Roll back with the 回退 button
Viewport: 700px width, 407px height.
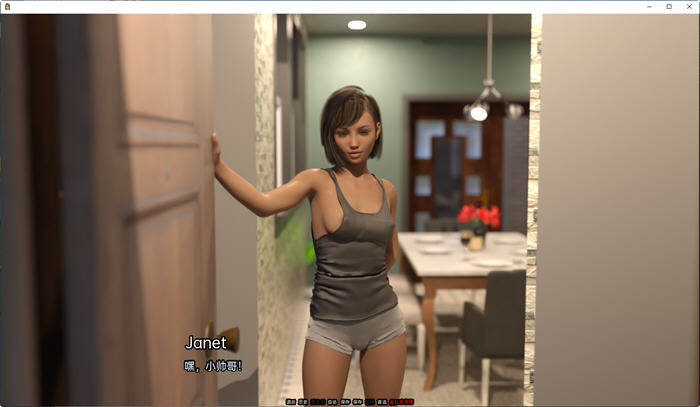coord(291,402)
